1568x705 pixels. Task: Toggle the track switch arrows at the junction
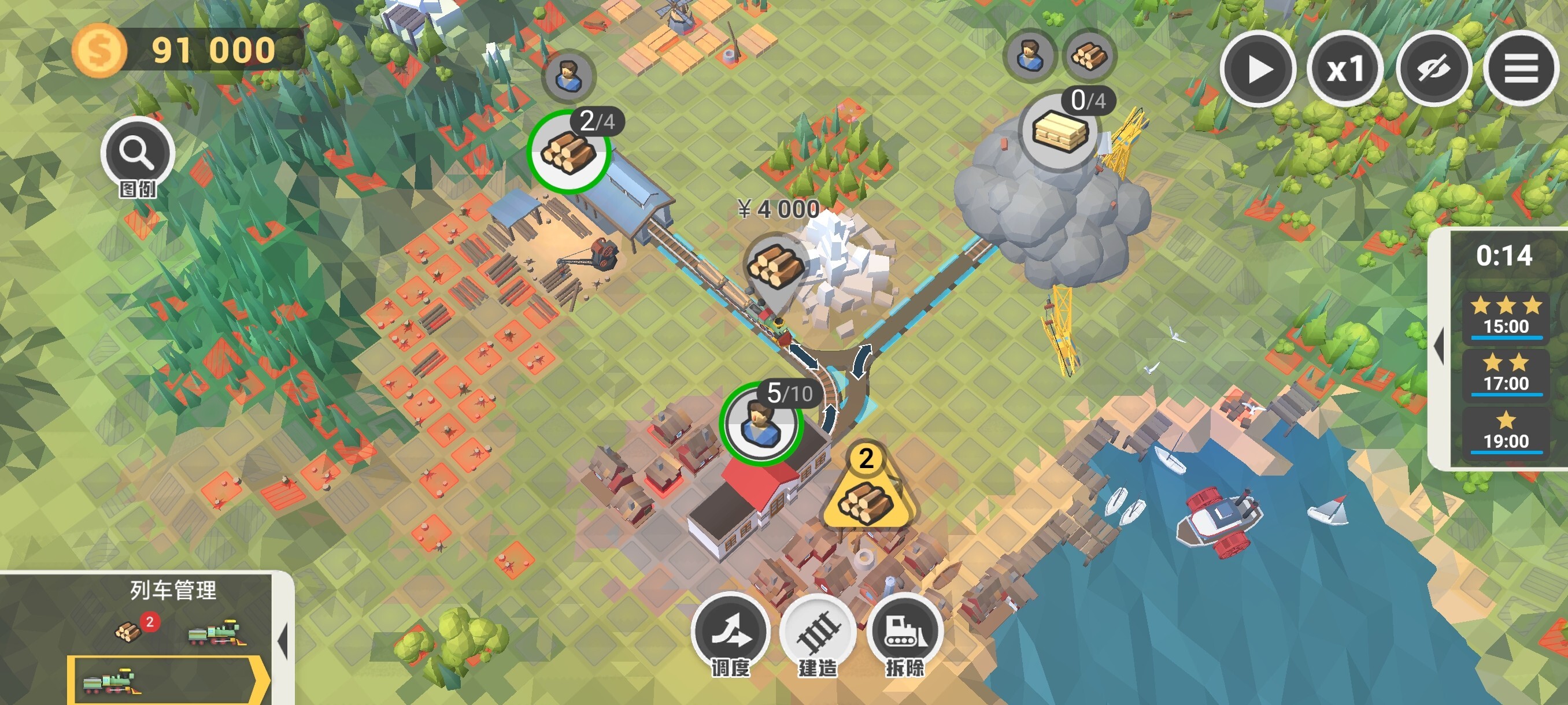pos(861,361)
